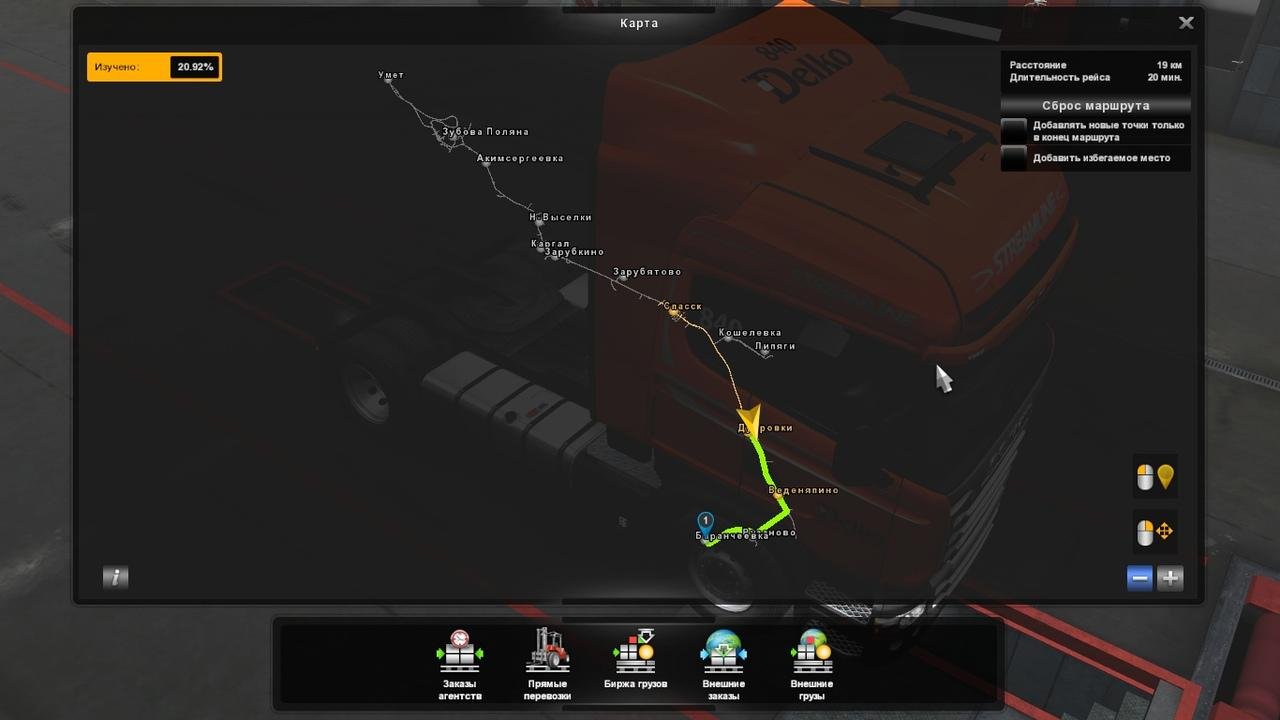Click the mouse-and-arrows map navigation icon
This screenshot has width=1280, height=720.
coord(1154,532)
